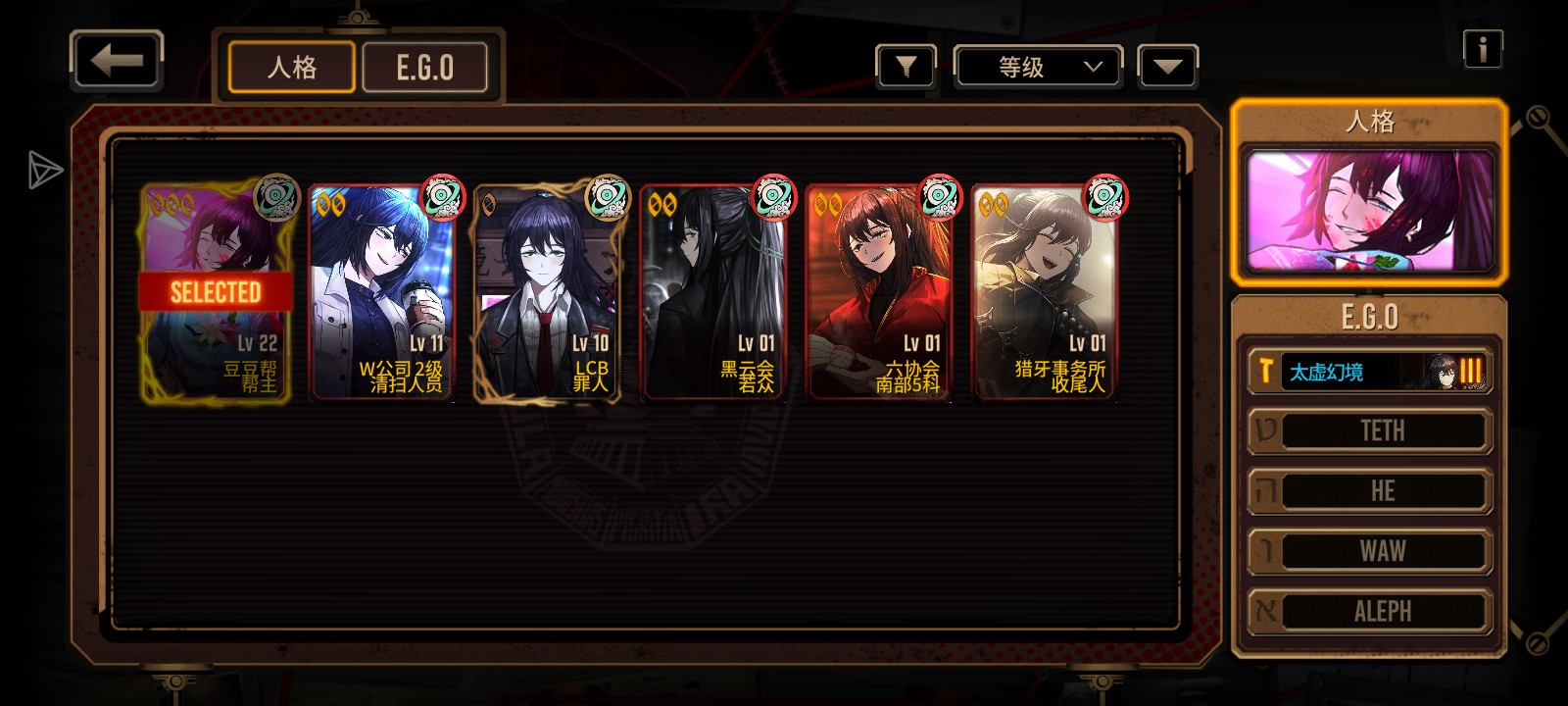Select the 豆豆帮帮主 identity card

pyautogui.click(x=216, y=292)
